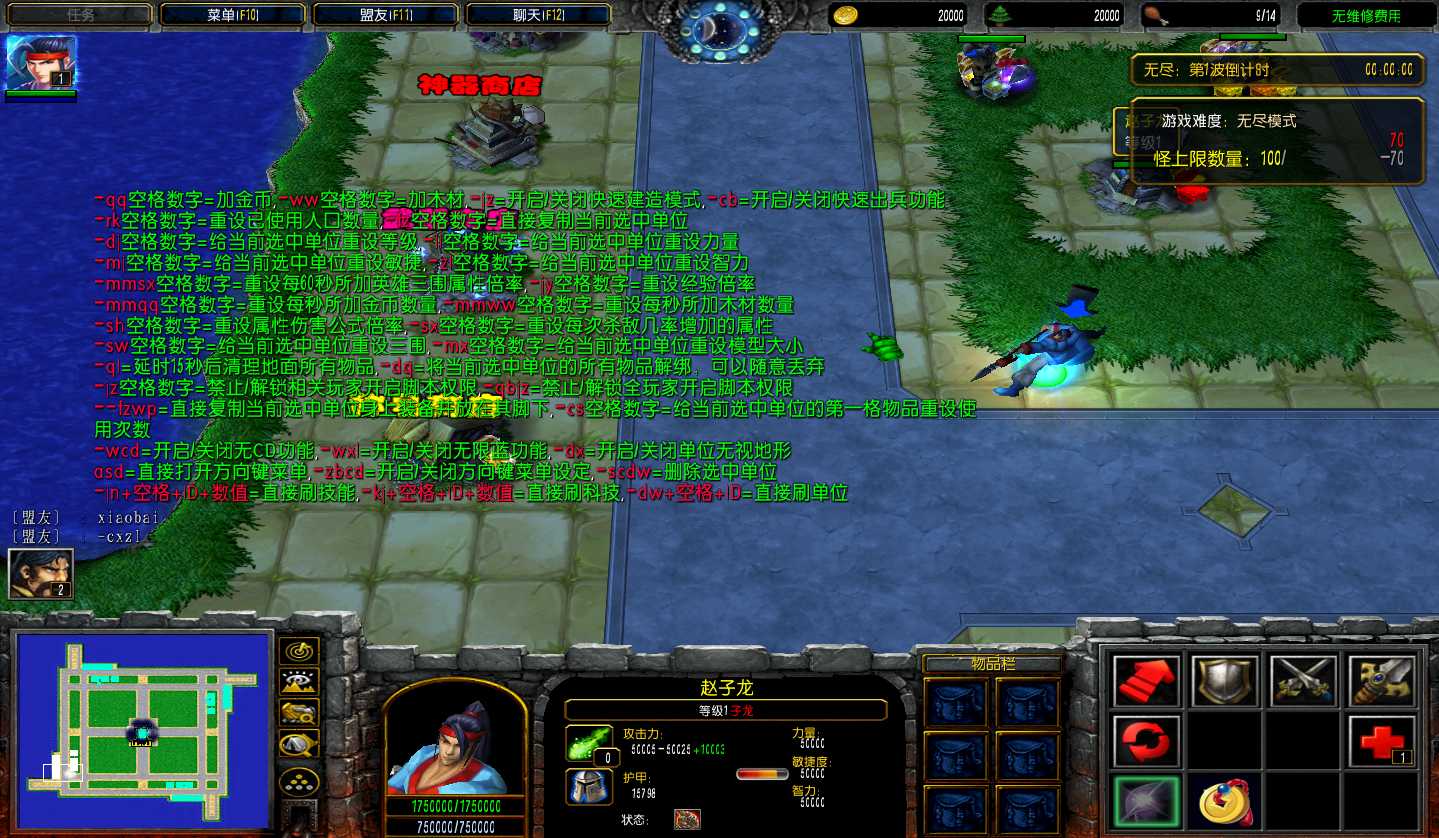Open the 盟友 (F11) allies panel
This screenshot has width=1439, height=838.
point(386,15)
